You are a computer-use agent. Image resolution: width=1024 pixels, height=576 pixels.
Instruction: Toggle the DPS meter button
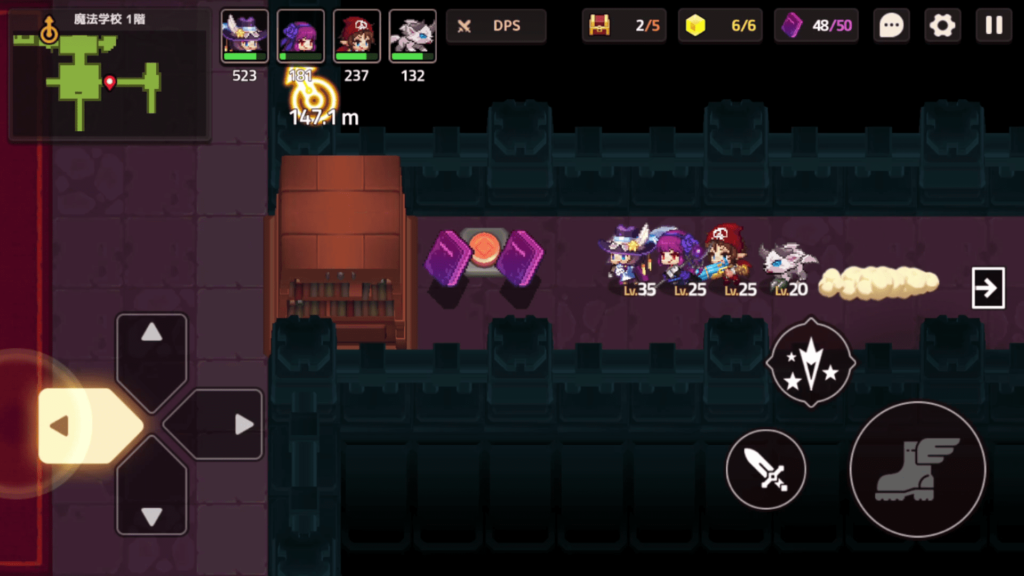[496, 26]
